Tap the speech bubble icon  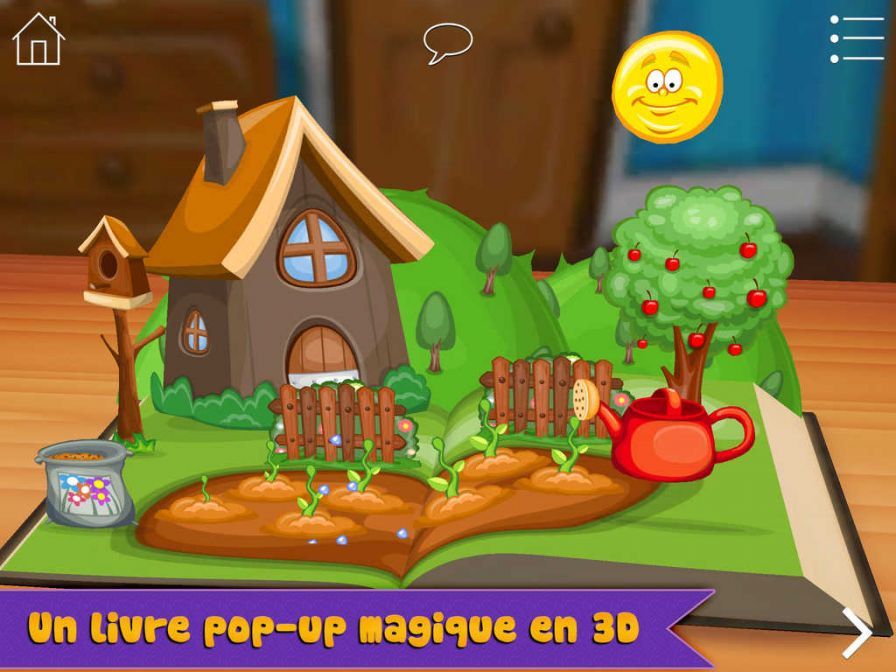[447, 41]
